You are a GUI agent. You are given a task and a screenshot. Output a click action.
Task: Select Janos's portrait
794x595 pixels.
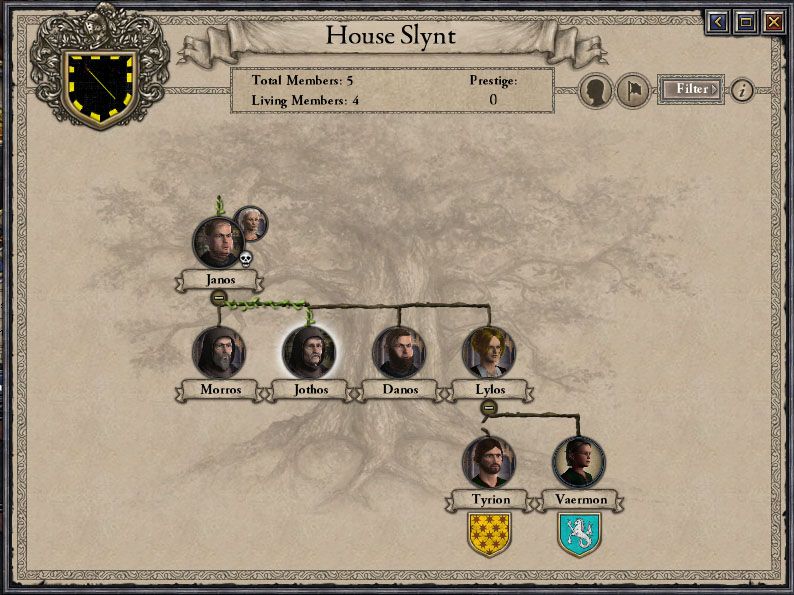pos(218,243)
